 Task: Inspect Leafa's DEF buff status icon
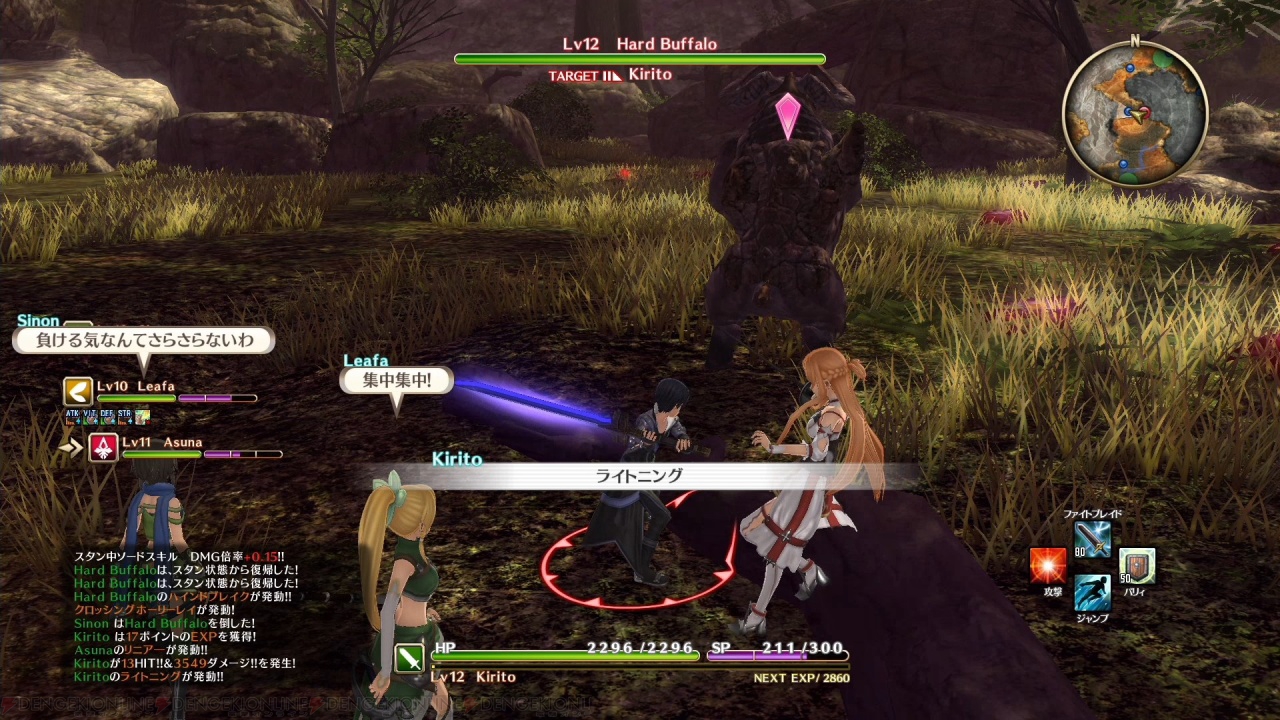(107, 415)
